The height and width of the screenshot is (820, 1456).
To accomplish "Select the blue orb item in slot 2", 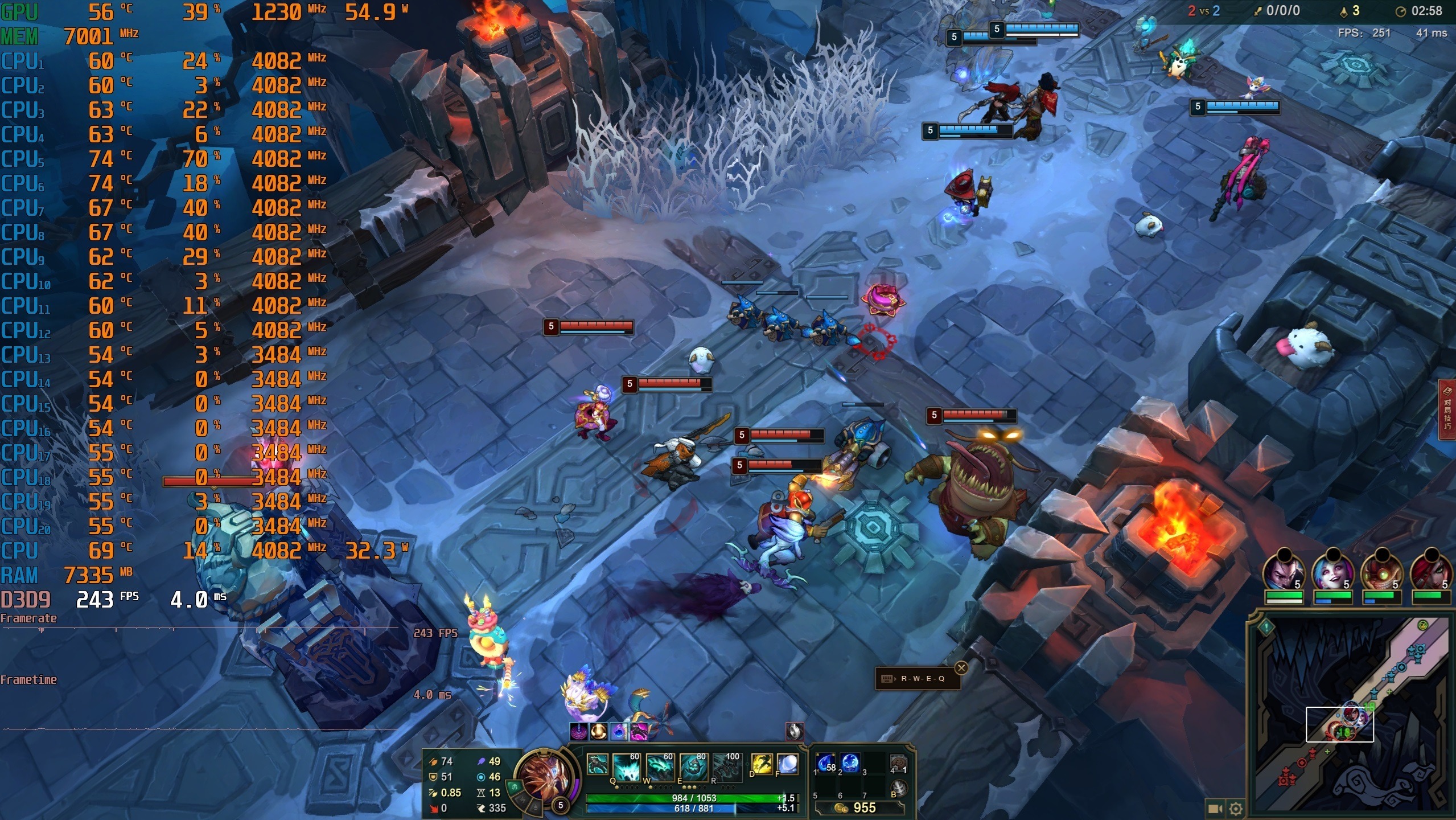I will (x=850, y=763).
